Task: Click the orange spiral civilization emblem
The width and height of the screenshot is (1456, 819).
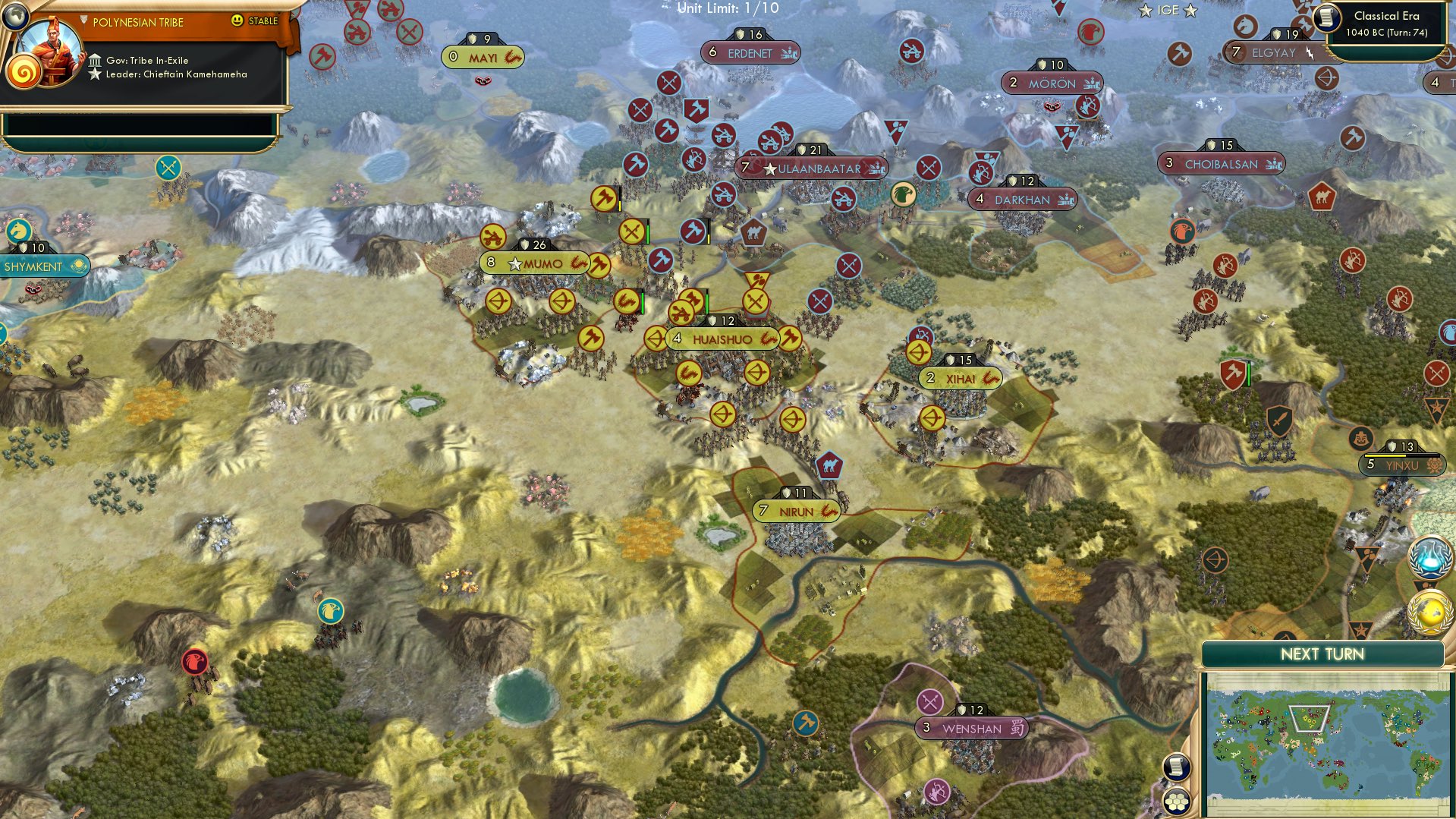Action: click(24, 73)
